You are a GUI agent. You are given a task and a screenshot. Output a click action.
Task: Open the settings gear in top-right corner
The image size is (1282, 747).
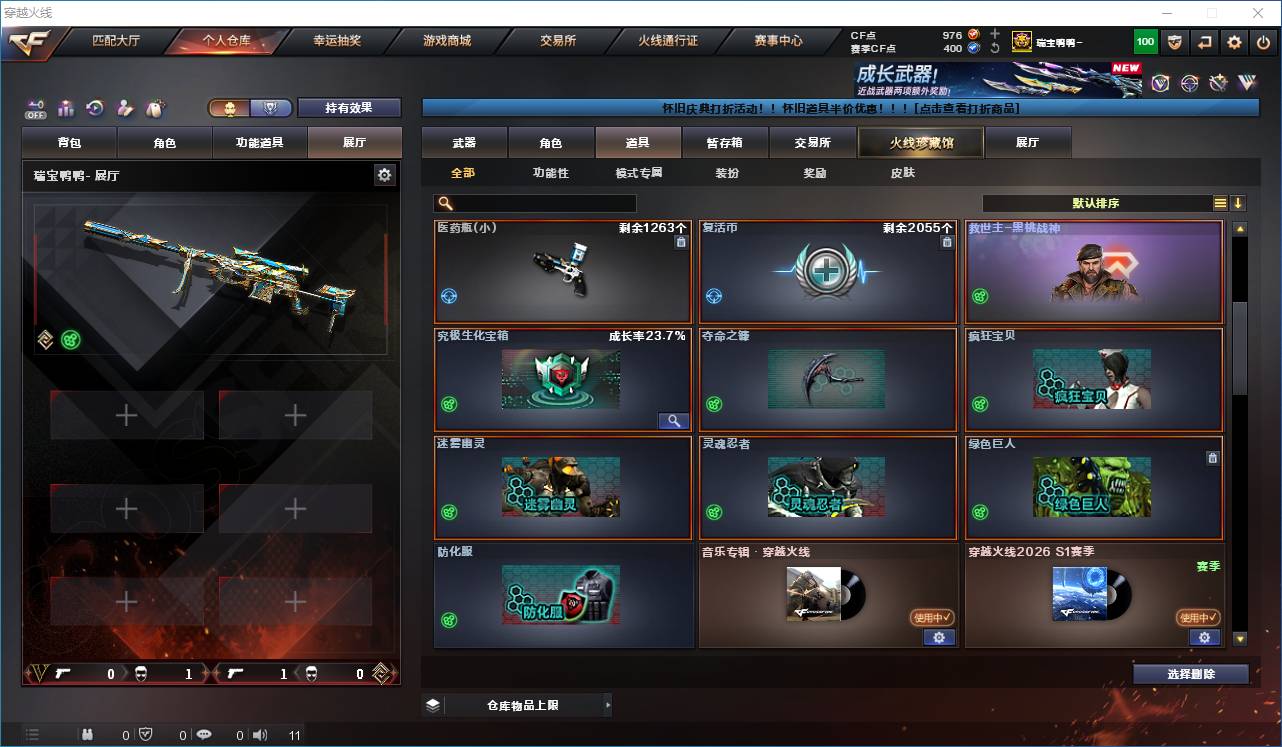click(x=1233, y=42)
